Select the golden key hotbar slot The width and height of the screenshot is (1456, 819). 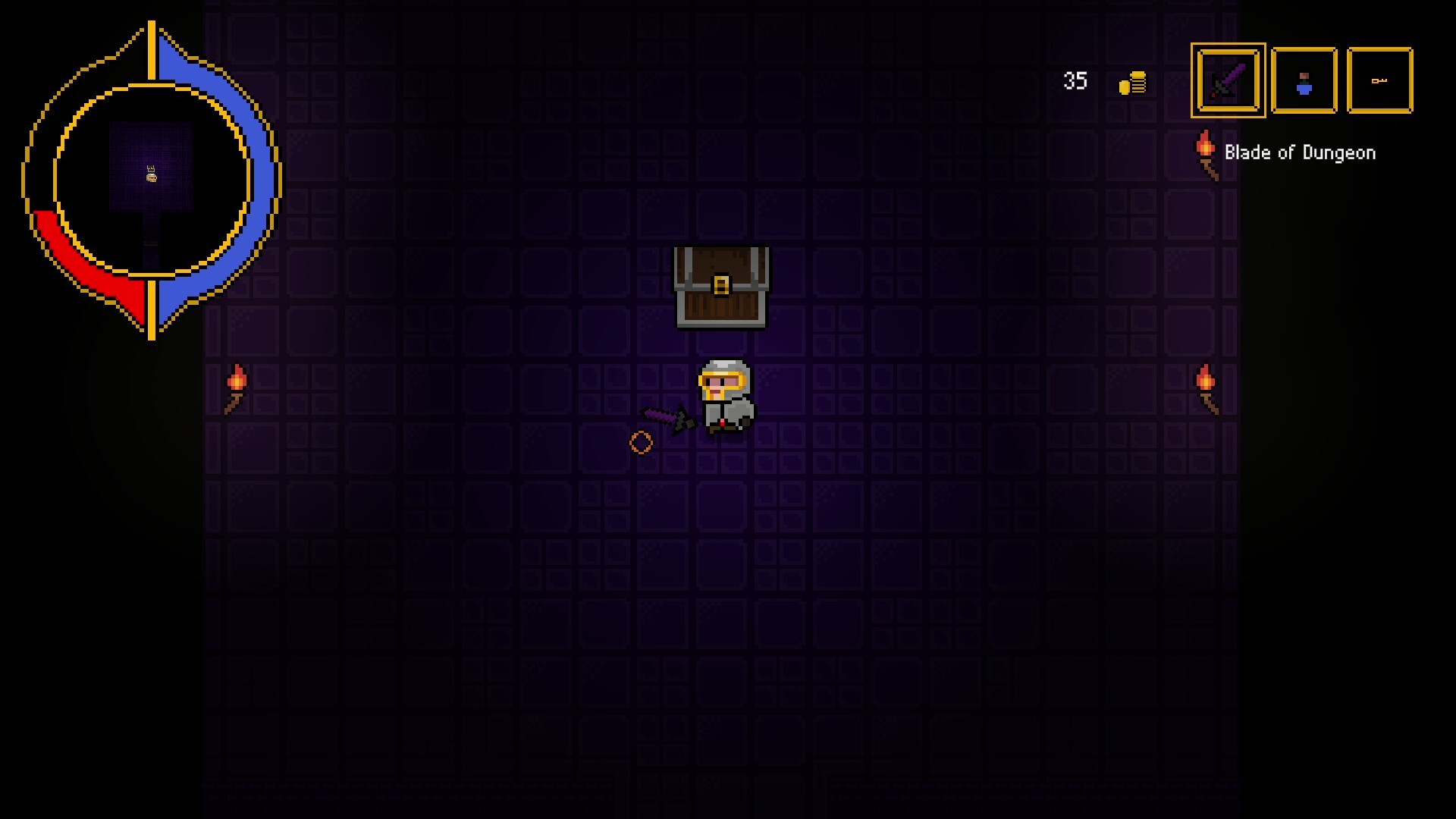[1379, 80]
